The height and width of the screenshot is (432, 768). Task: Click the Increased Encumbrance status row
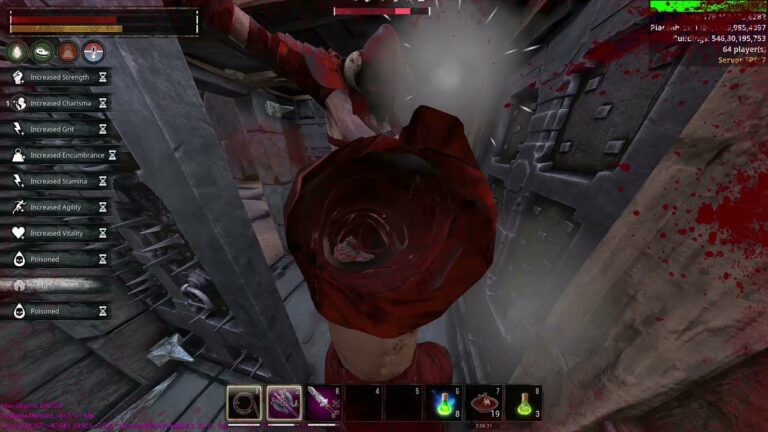pyautogui.click(x=59, y=155)
